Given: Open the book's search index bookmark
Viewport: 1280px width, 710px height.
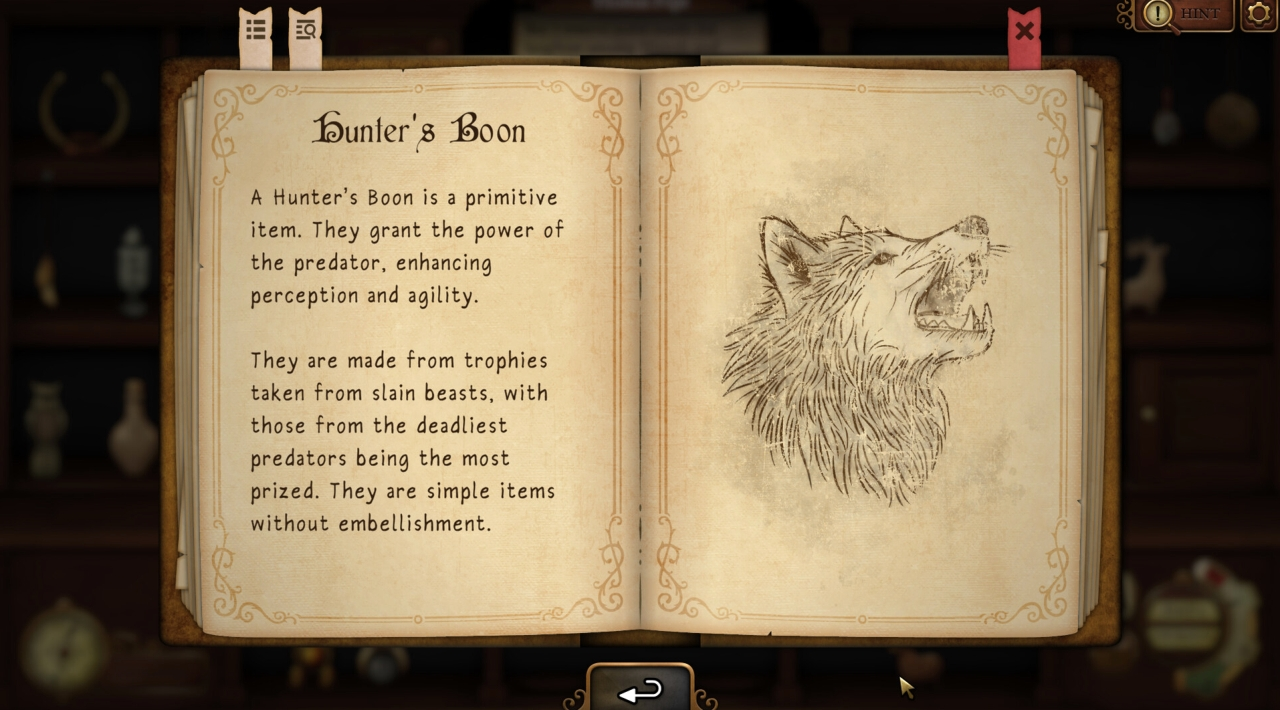Looking at the screenshot, I should point(306,30).
